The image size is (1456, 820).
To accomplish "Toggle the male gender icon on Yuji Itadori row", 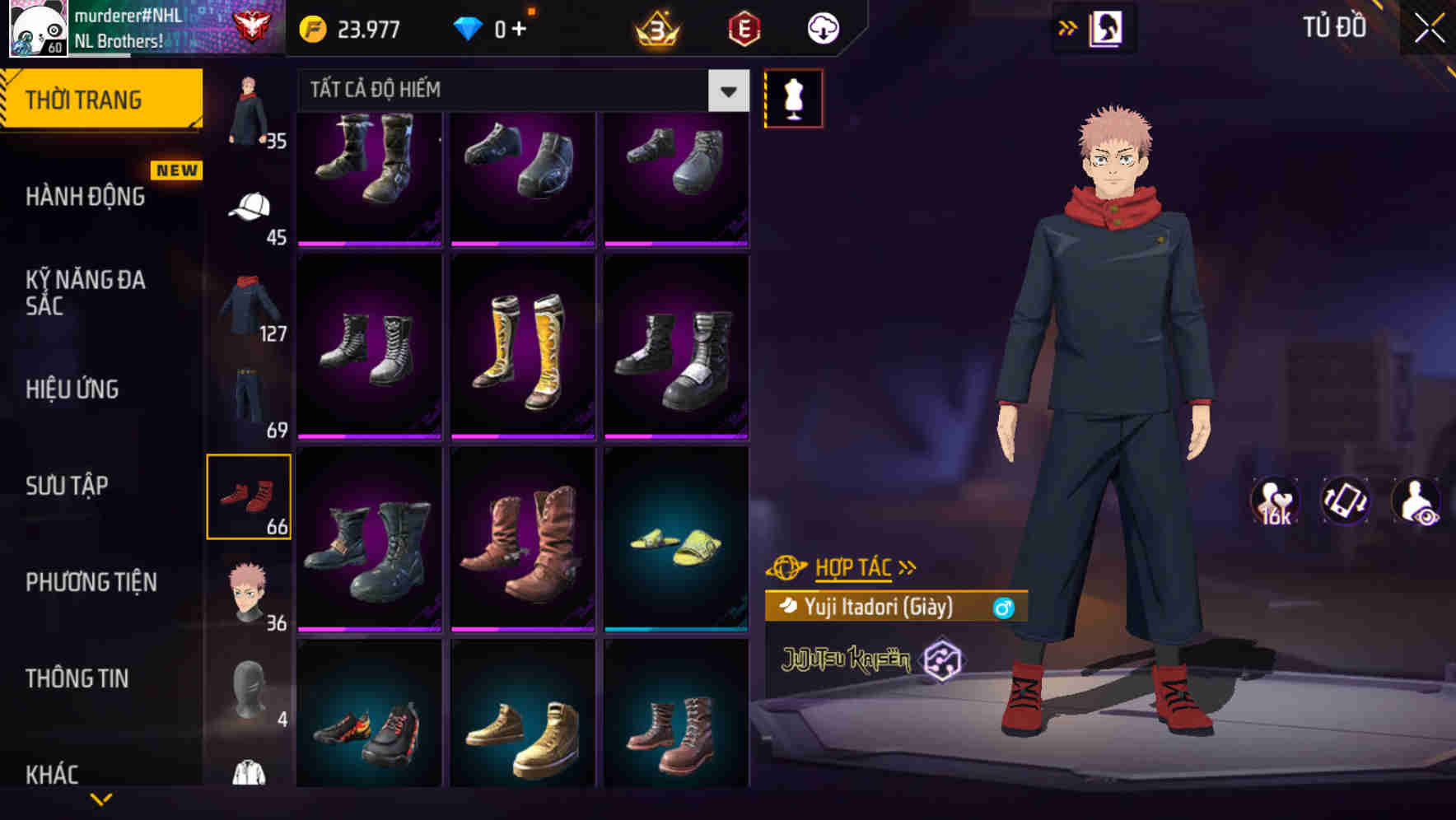I will [1003, 609].
